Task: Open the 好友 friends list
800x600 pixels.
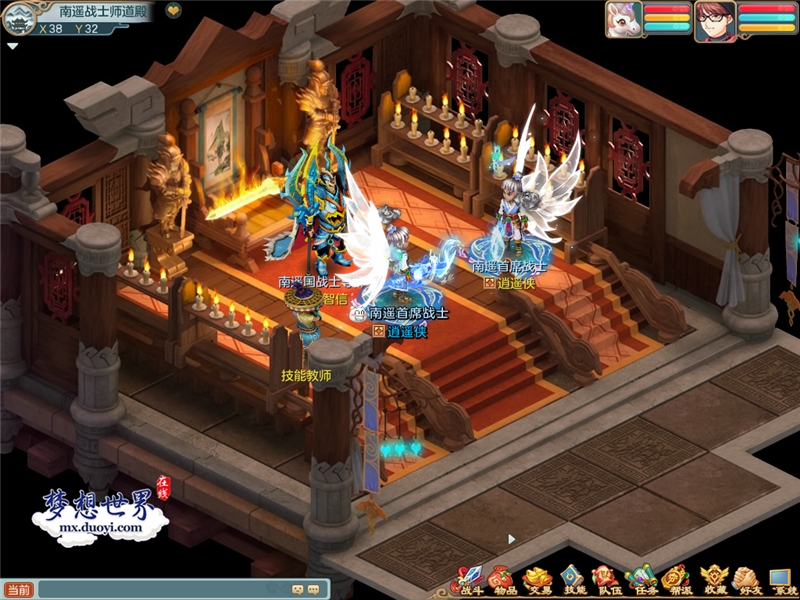Action: click(x=745, y=580)
